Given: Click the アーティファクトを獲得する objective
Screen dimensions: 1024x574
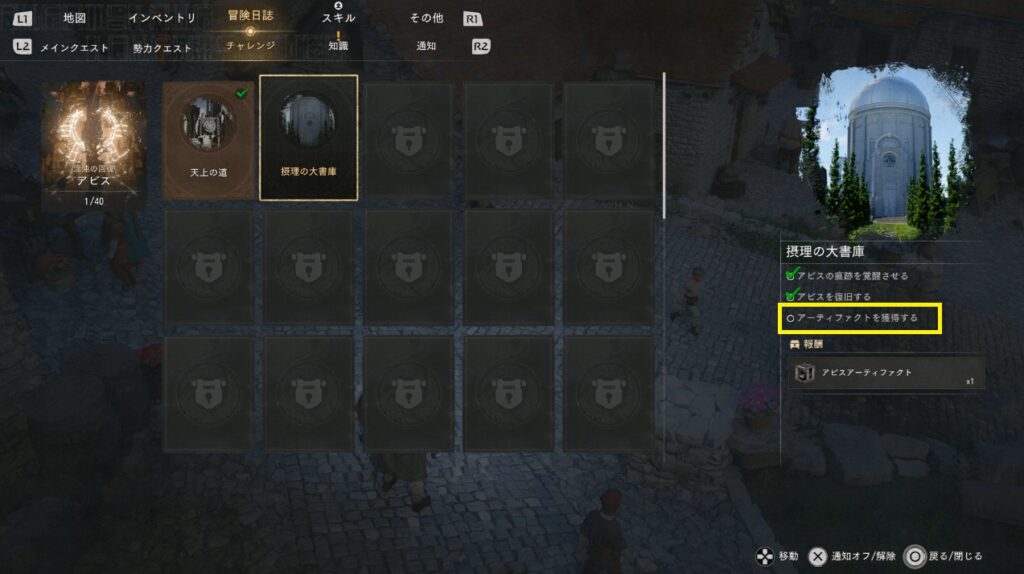Looking at the screenshot, I should [x=861, y=319].
